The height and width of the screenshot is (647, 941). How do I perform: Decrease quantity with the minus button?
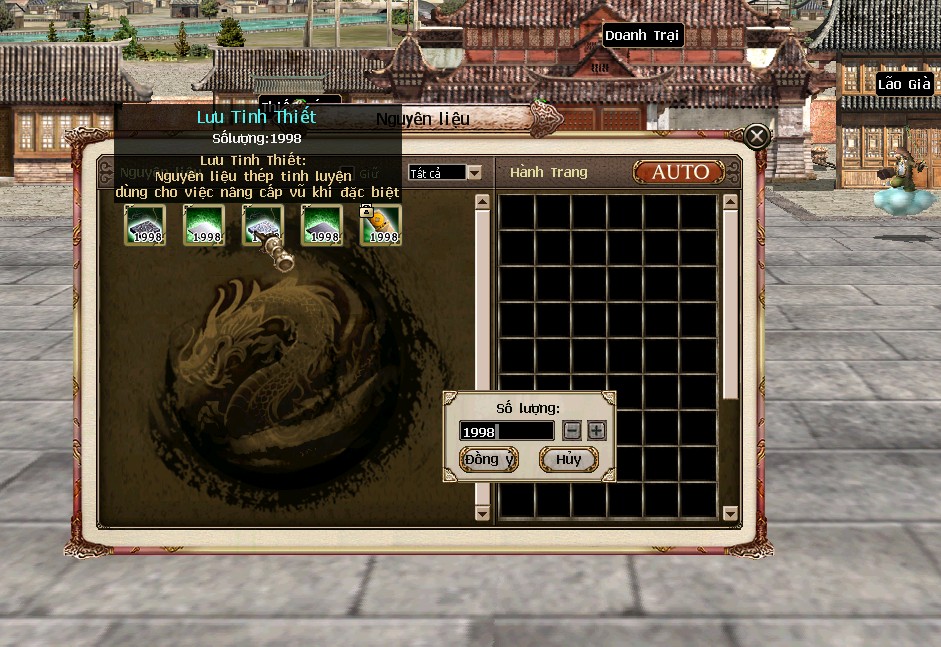click(x=572, y=431)
